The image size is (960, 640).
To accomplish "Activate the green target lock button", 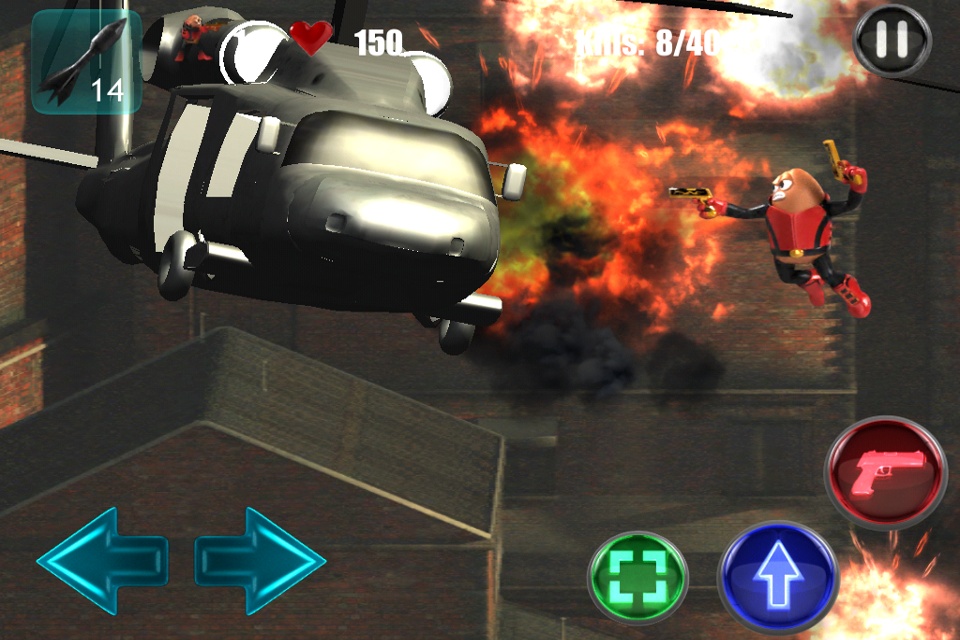I will [x=638, y=579].
